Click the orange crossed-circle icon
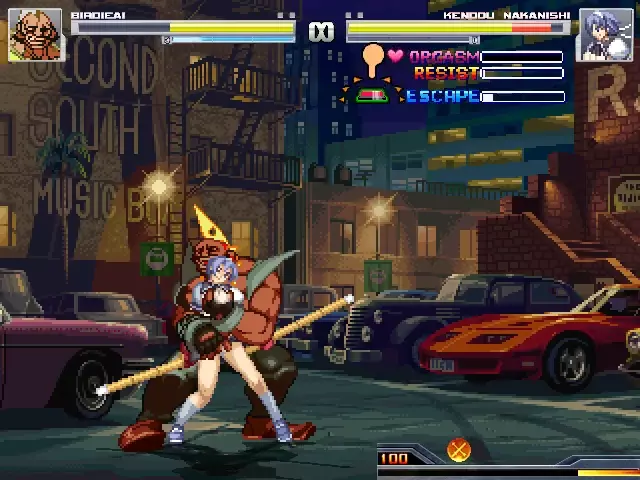The height and width of the screenshot is (480, 640). pos(459,451)
